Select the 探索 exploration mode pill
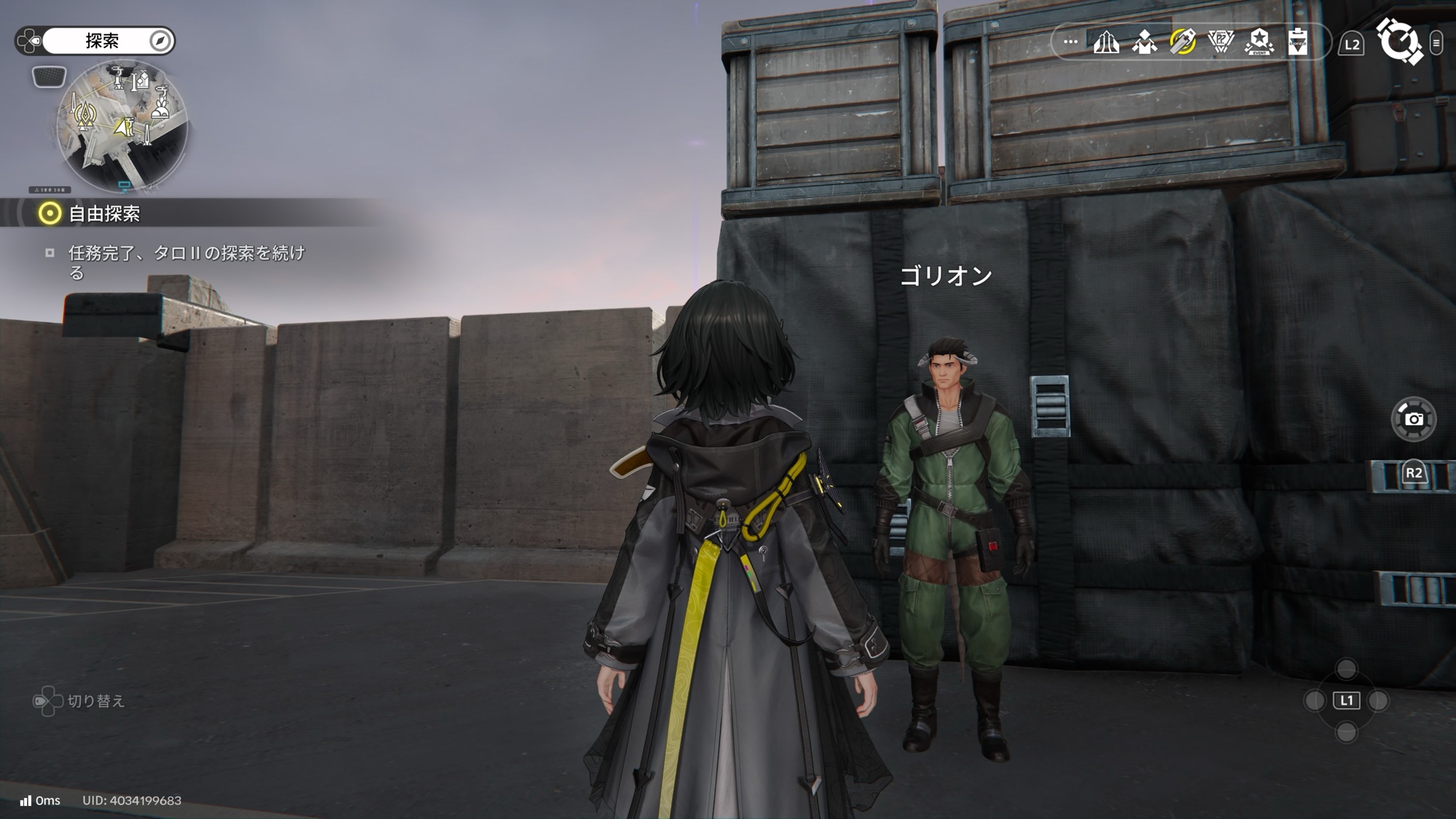The height and width of the screenshot is (819, 1456). coord(102,41)
